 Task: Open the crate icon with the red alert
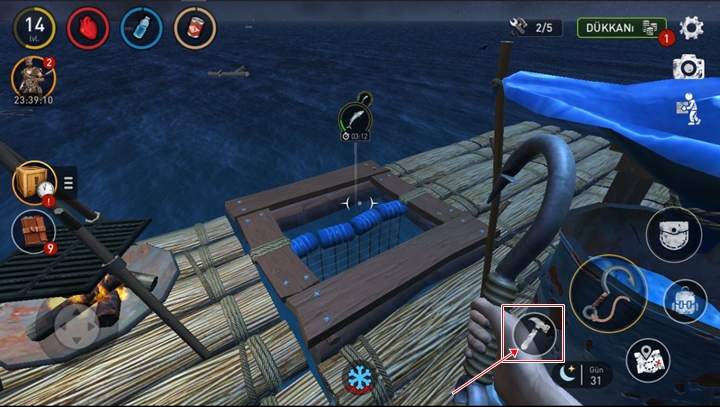[34, 182]
